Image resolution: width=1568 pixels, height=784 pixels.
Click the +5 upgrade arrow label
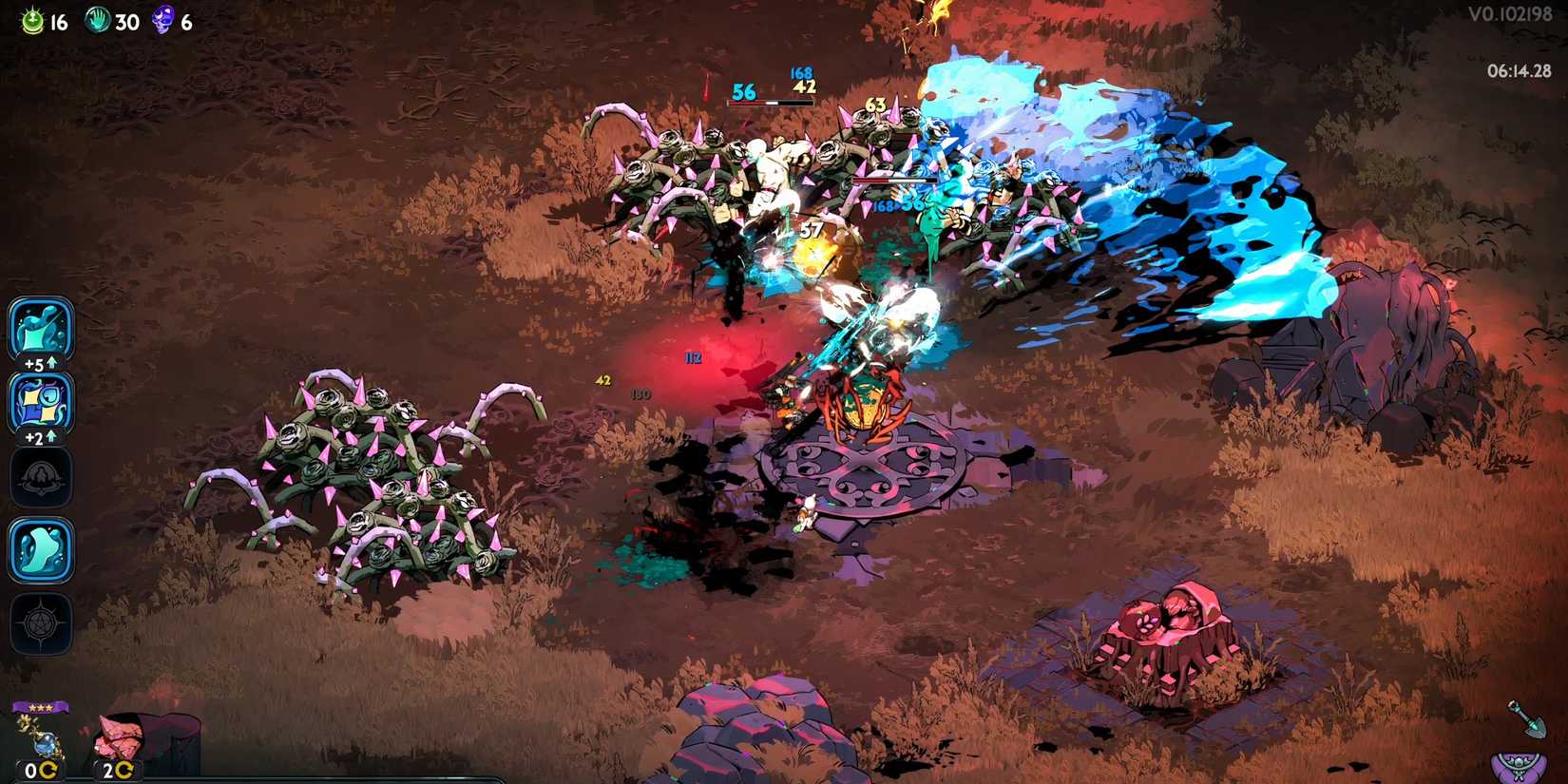click(x=40, y=364)
